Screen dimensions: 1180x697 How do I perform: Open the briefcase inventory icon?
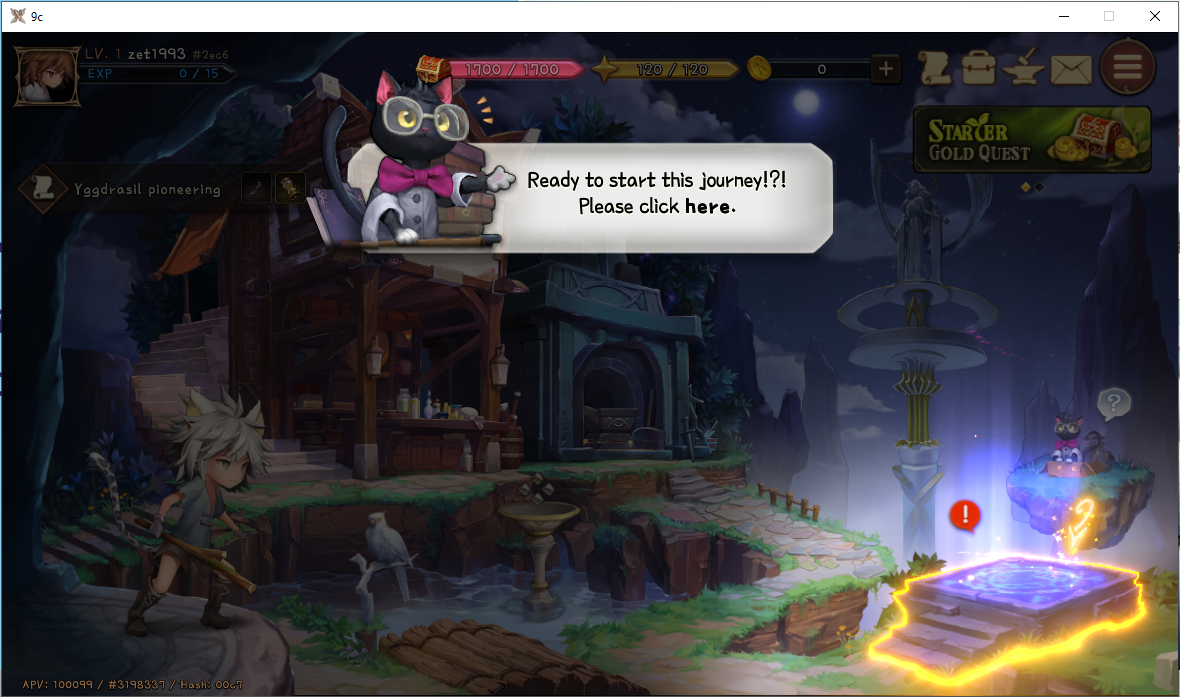pyautogui.click(x=979, y=68)
